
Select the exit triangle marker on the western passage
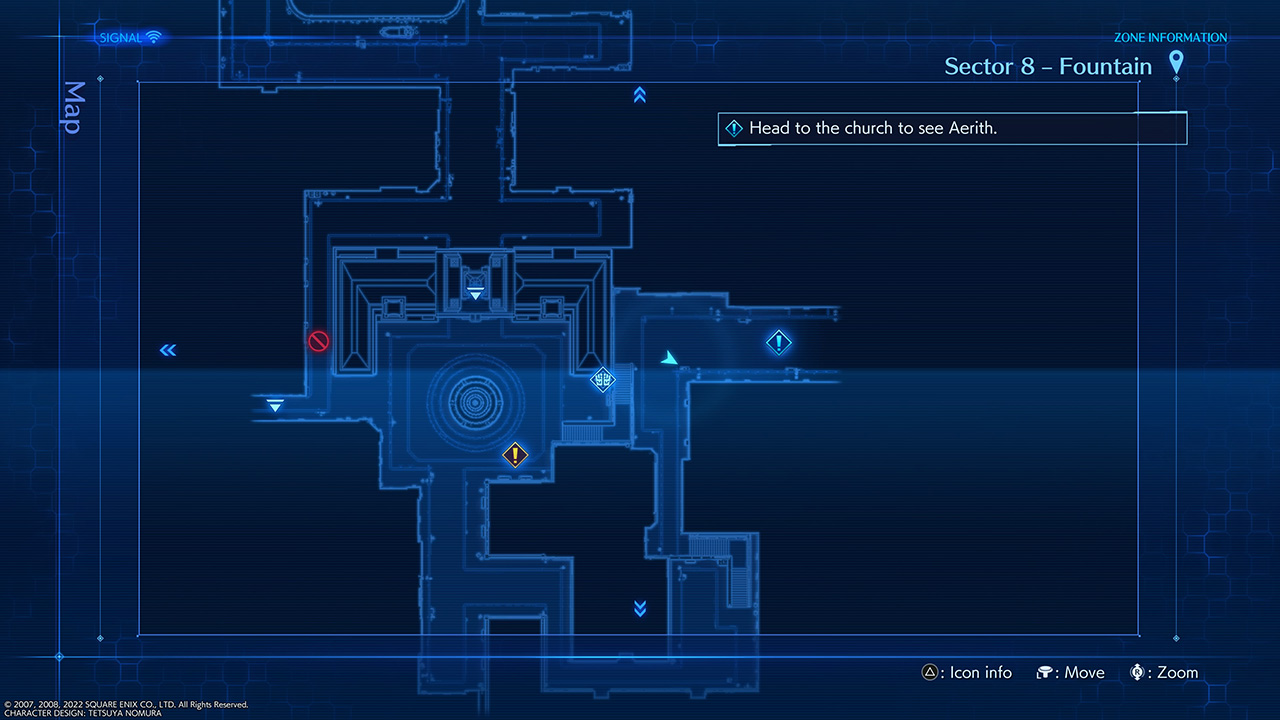(x=273, y=405)
